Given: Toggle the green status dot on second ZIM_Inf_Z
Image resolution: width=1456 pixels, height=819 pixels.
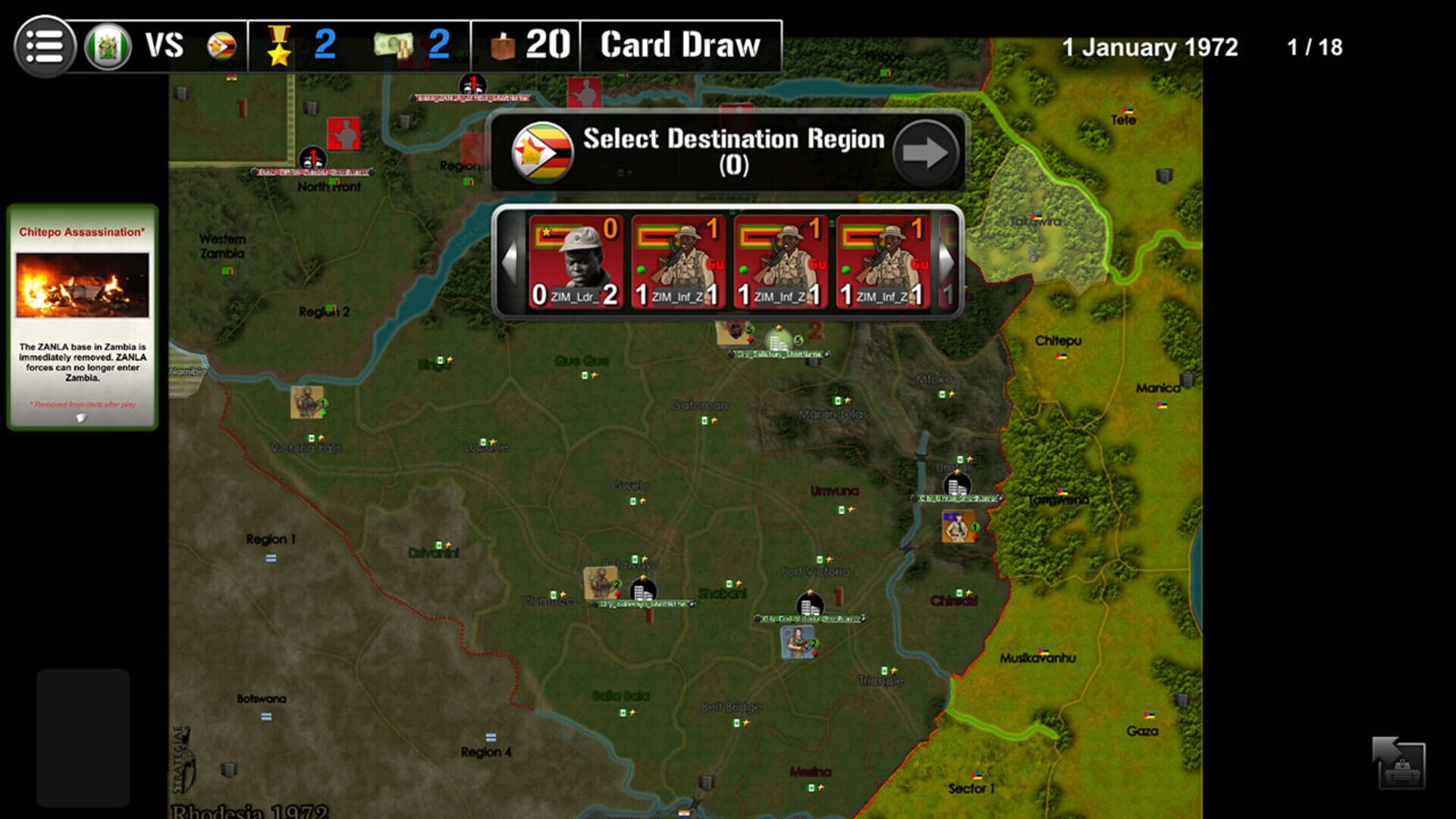Looking at the screenshot, I should [742, 271].
